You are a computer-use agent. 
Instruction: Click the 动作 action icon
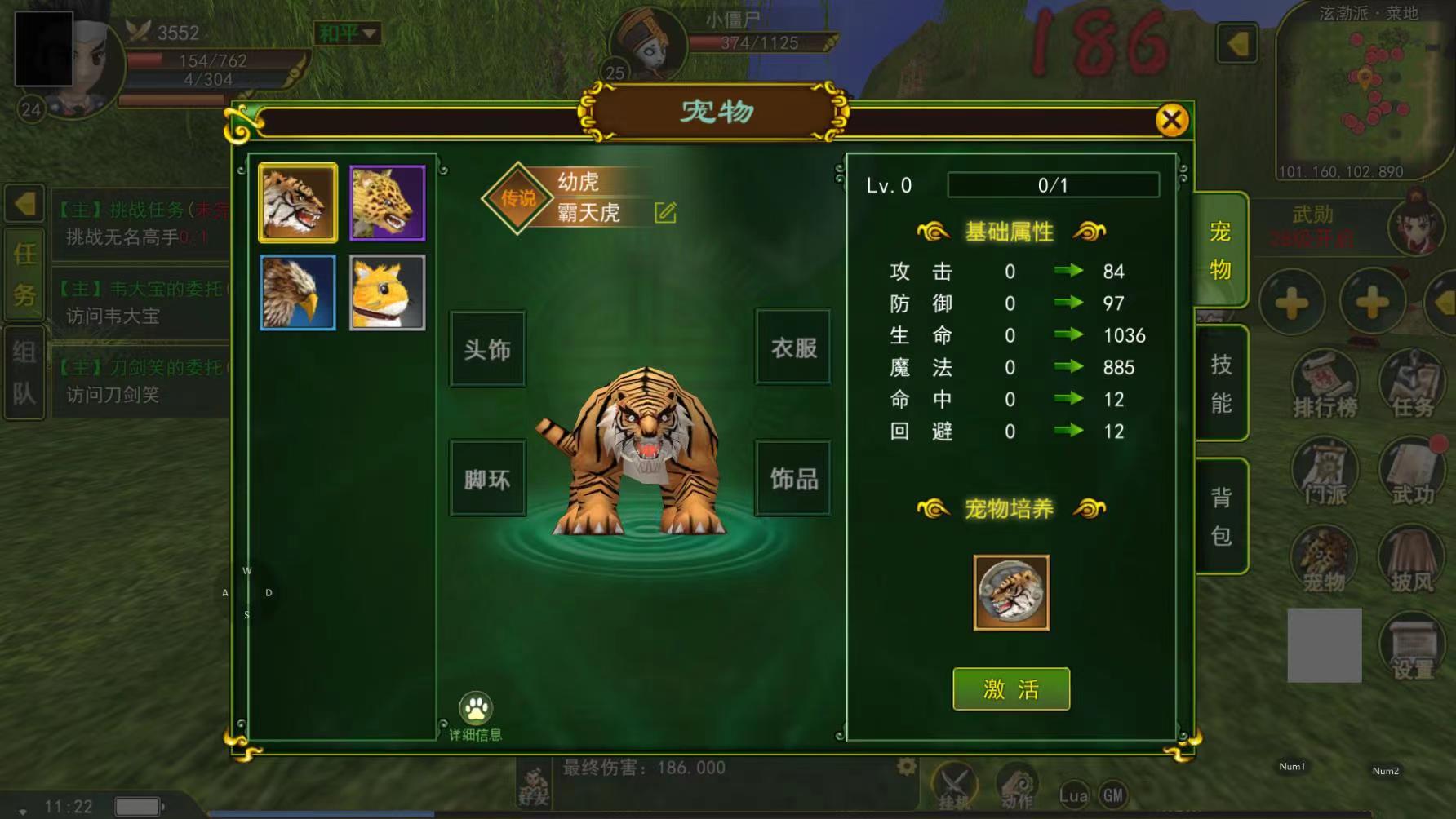pyautogui.click(x=1018, y=786)
